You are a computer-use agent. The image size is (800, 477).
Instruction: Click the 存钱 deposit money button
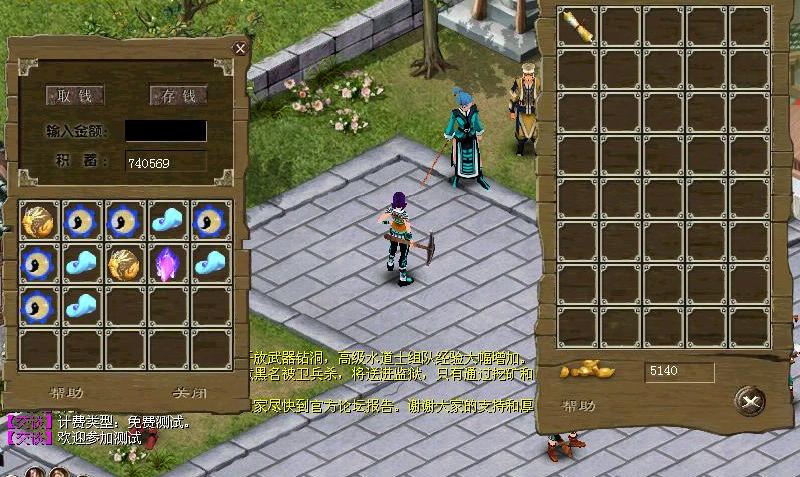pos(178,96)
